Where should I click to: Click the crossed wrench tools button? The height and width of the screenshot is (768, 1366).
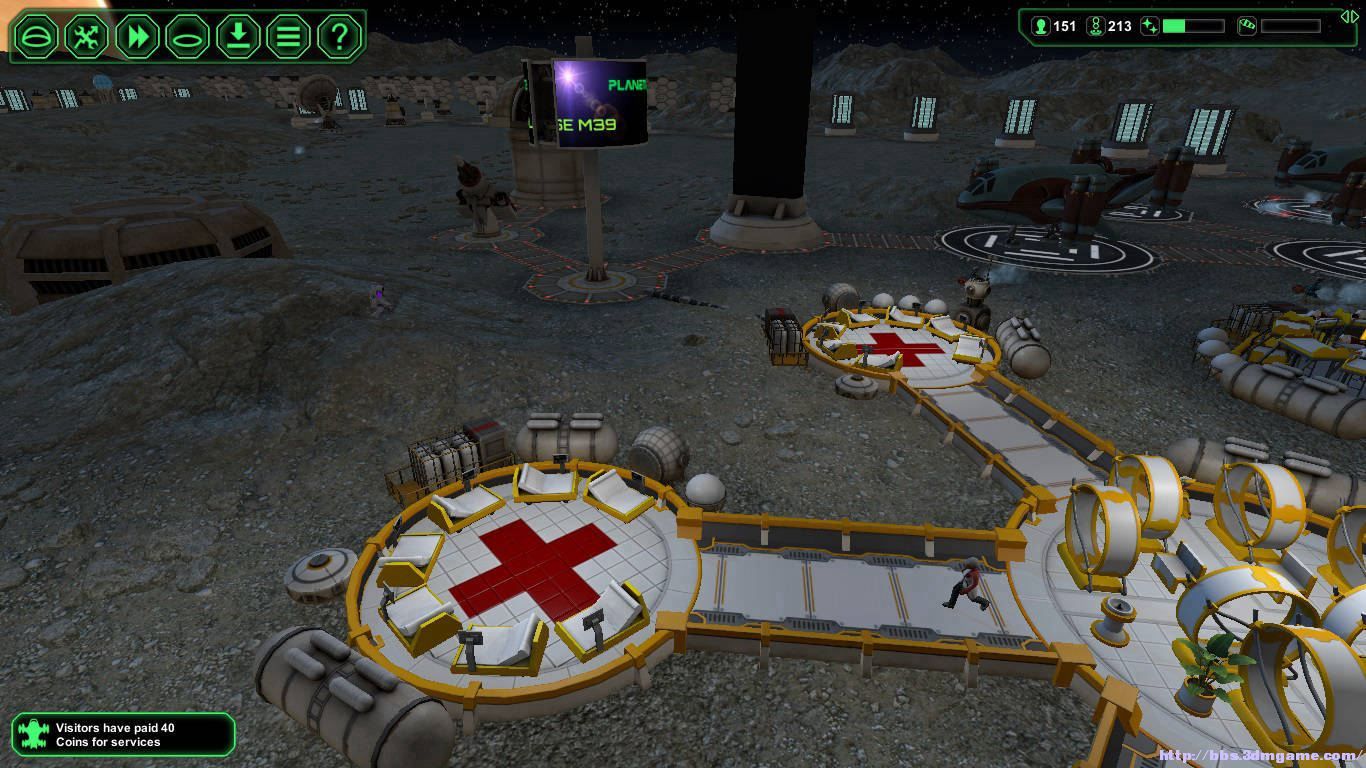[x=87, y=37]
